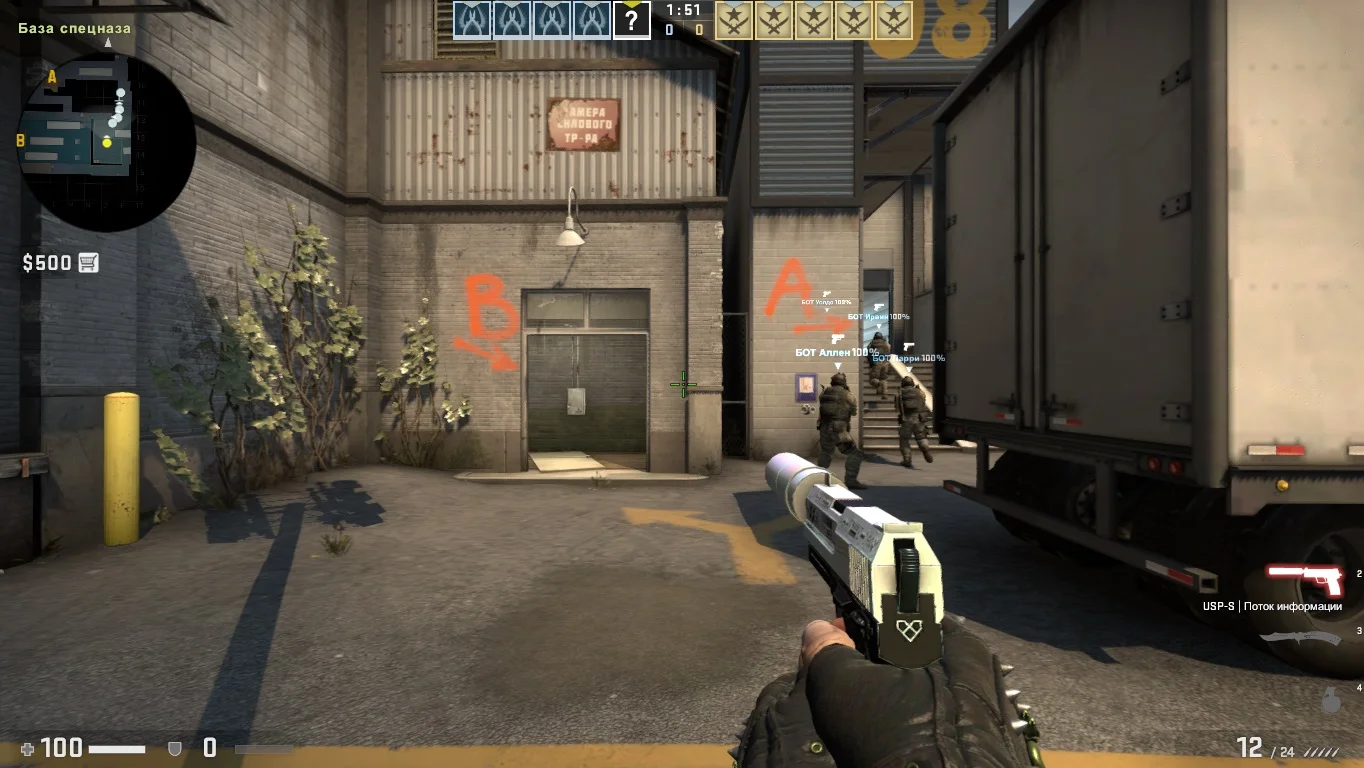Switch to the knife weapon icon
1364x768 pixels.
point(1300,639)
